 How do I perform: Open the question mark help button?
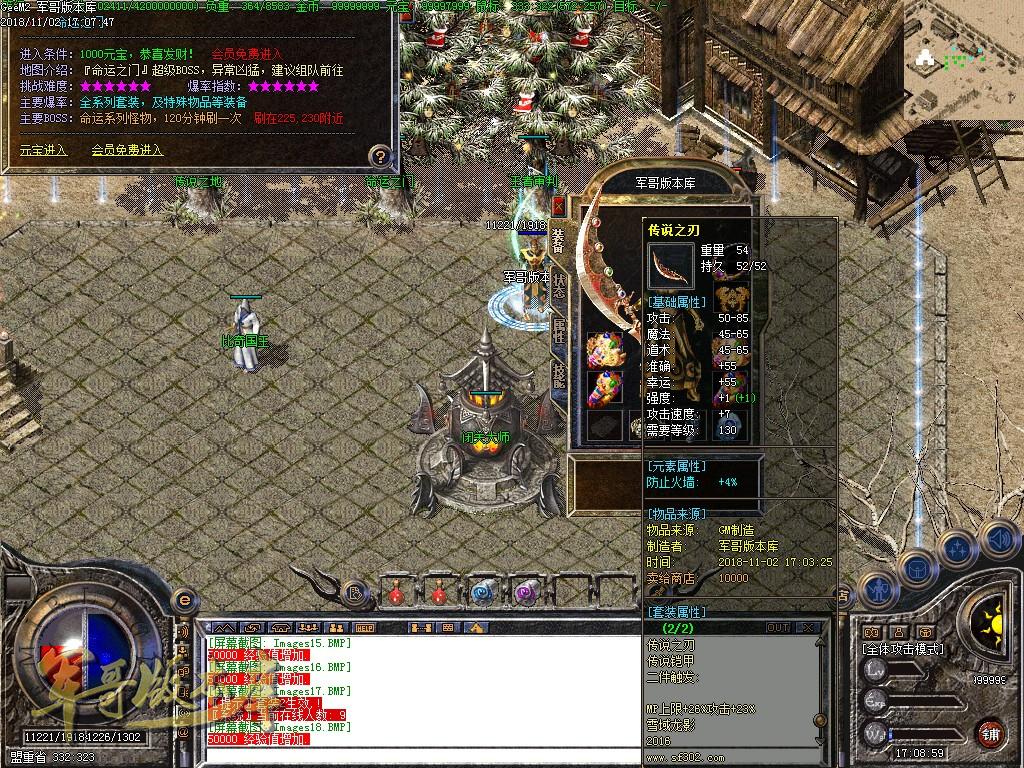coord(380,156)
